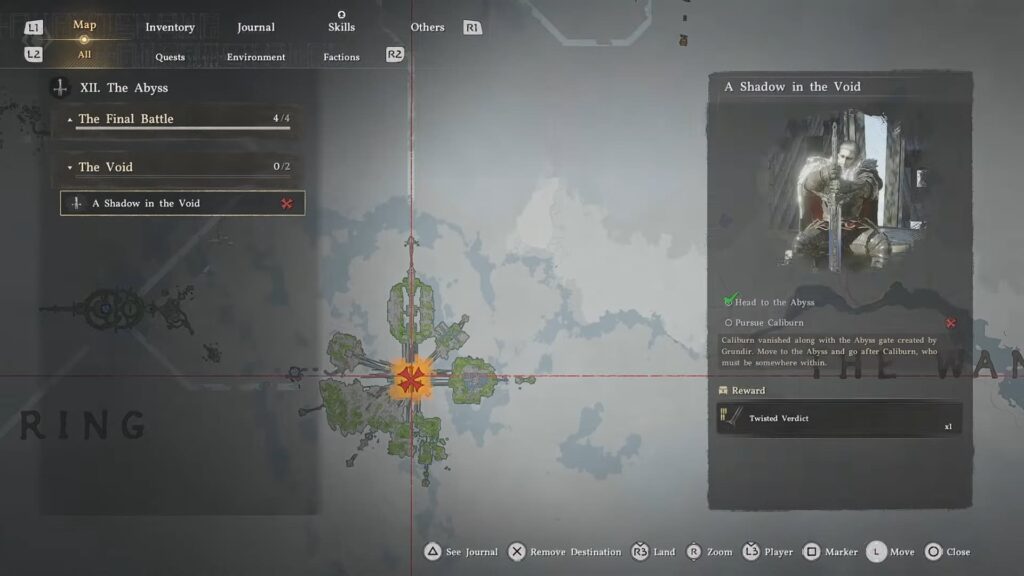Select the Twisted Verdict reward
1024x576 pixels.
pos(839,418)
